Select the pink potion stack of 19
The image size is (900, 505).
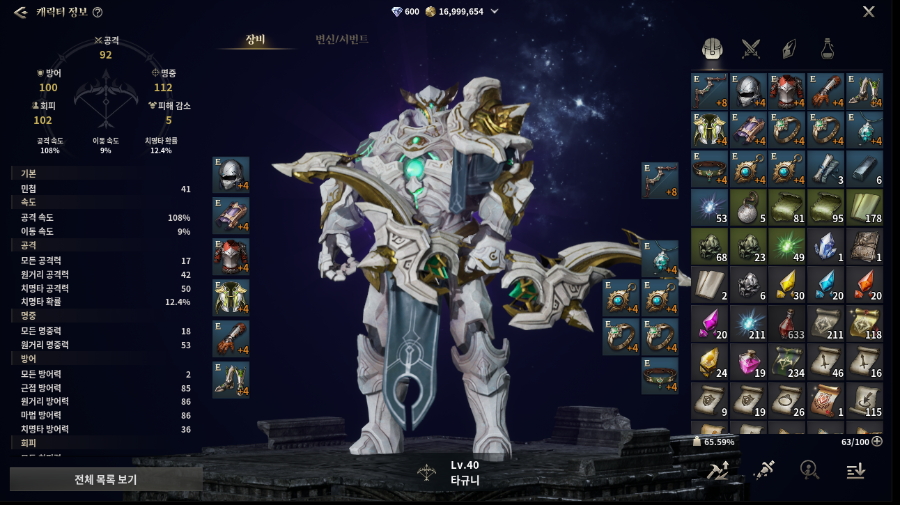pos(749,363)
